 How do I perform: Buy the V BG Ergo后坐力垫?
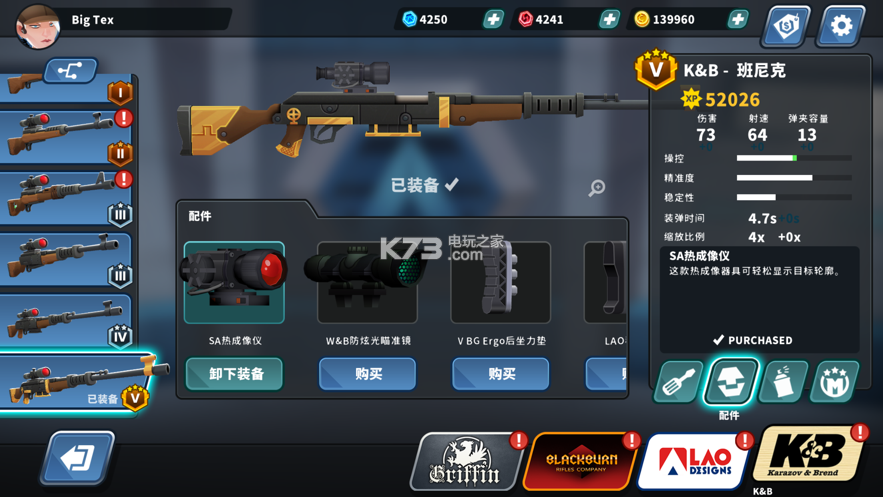[501, 374]
